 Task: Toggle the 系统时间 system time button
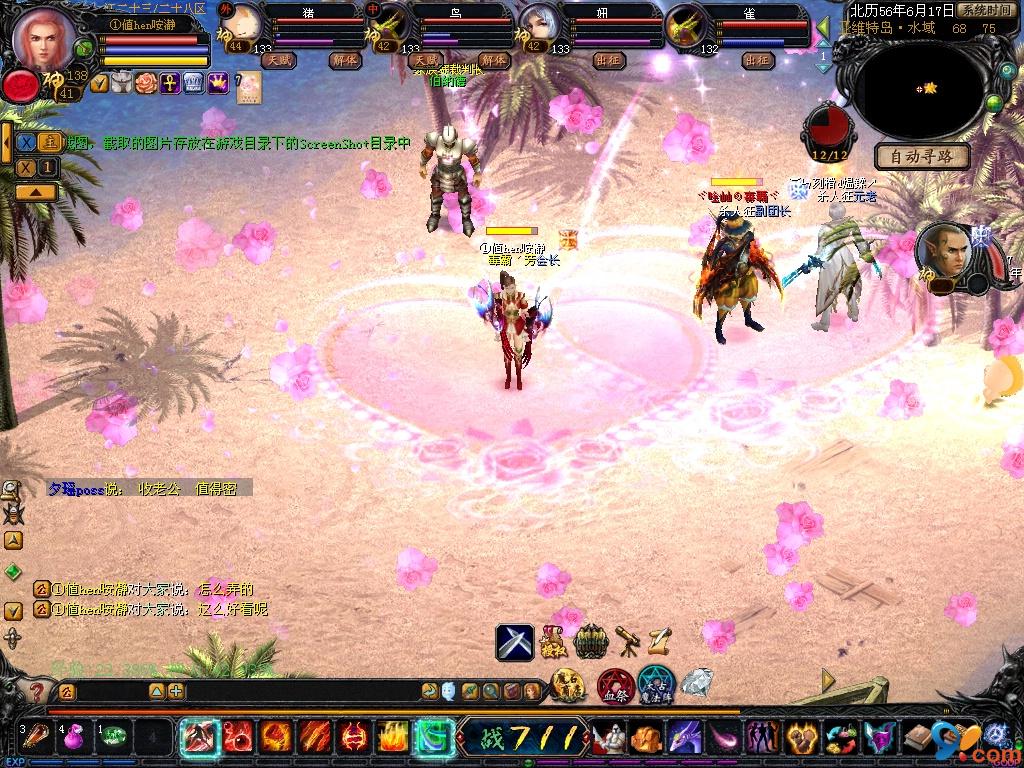(986, 10)
